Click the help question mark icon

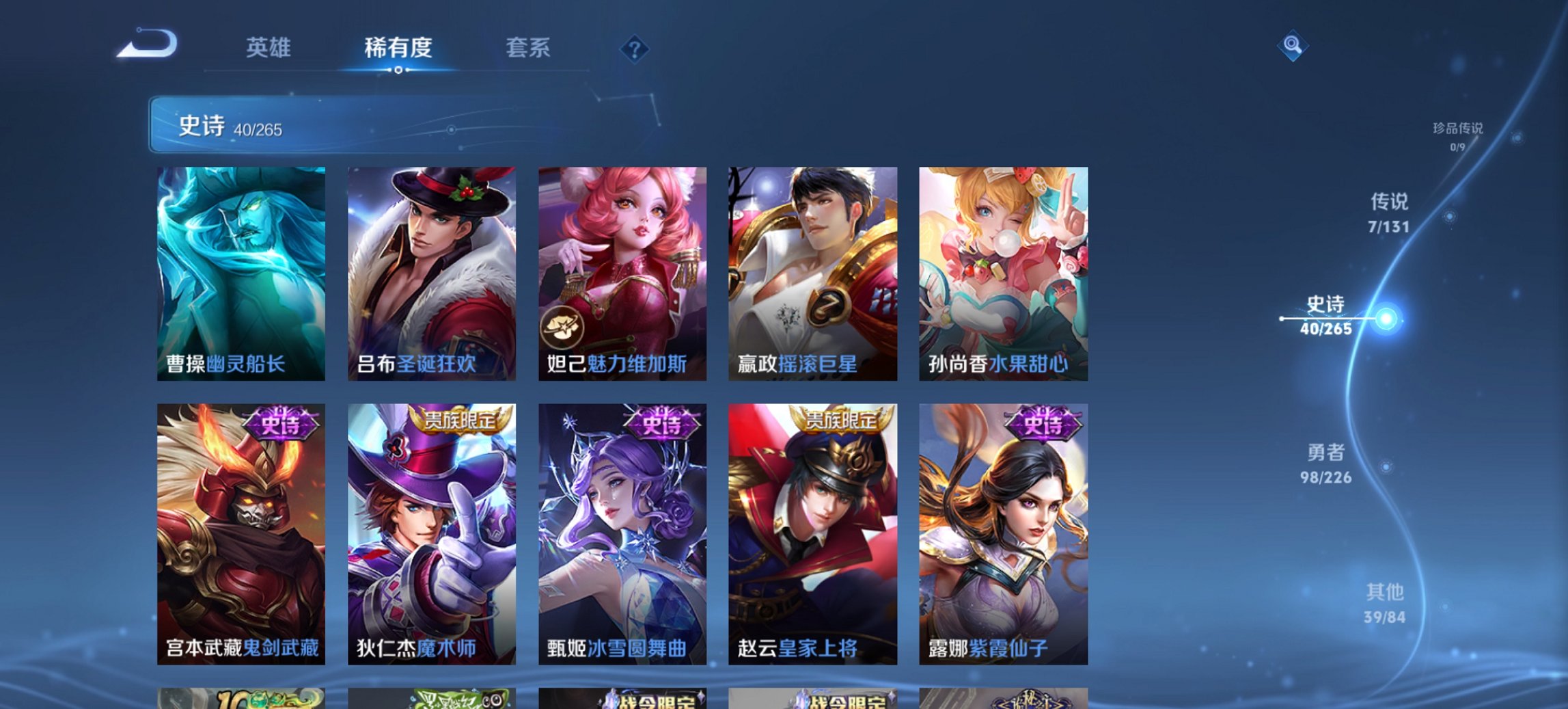[x=635, y=49]
